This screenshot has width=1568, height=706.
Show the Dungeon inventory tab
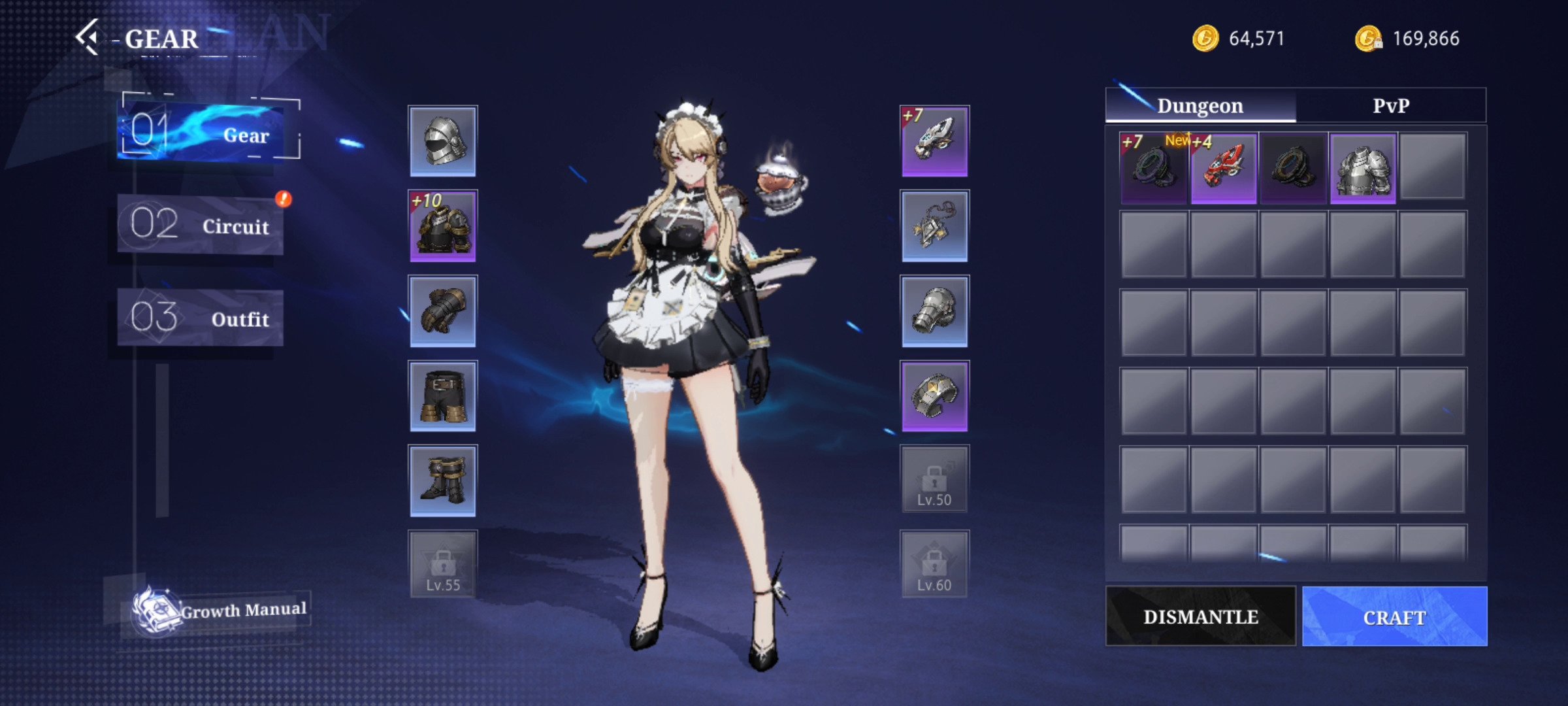(x=1200, y=106)
